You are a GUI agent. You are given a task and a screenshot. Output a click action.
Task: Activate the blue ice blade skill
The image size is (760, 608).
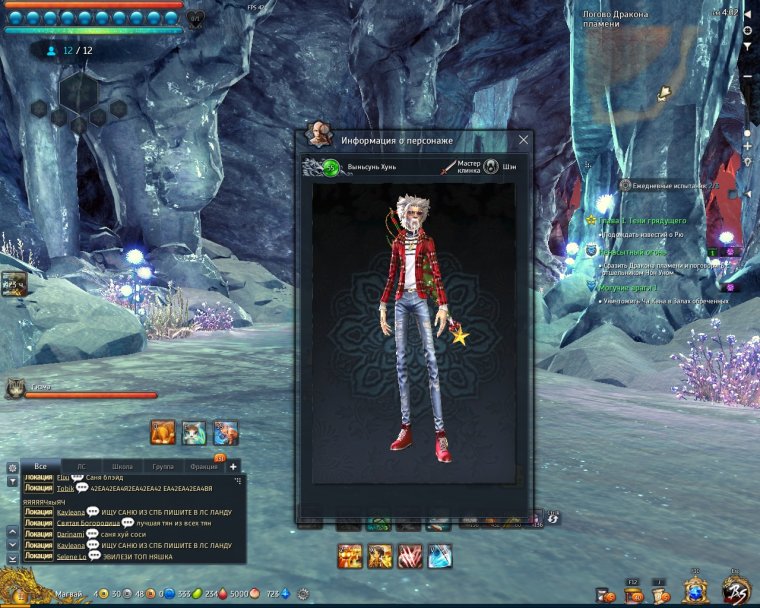(x=440, y=556)
